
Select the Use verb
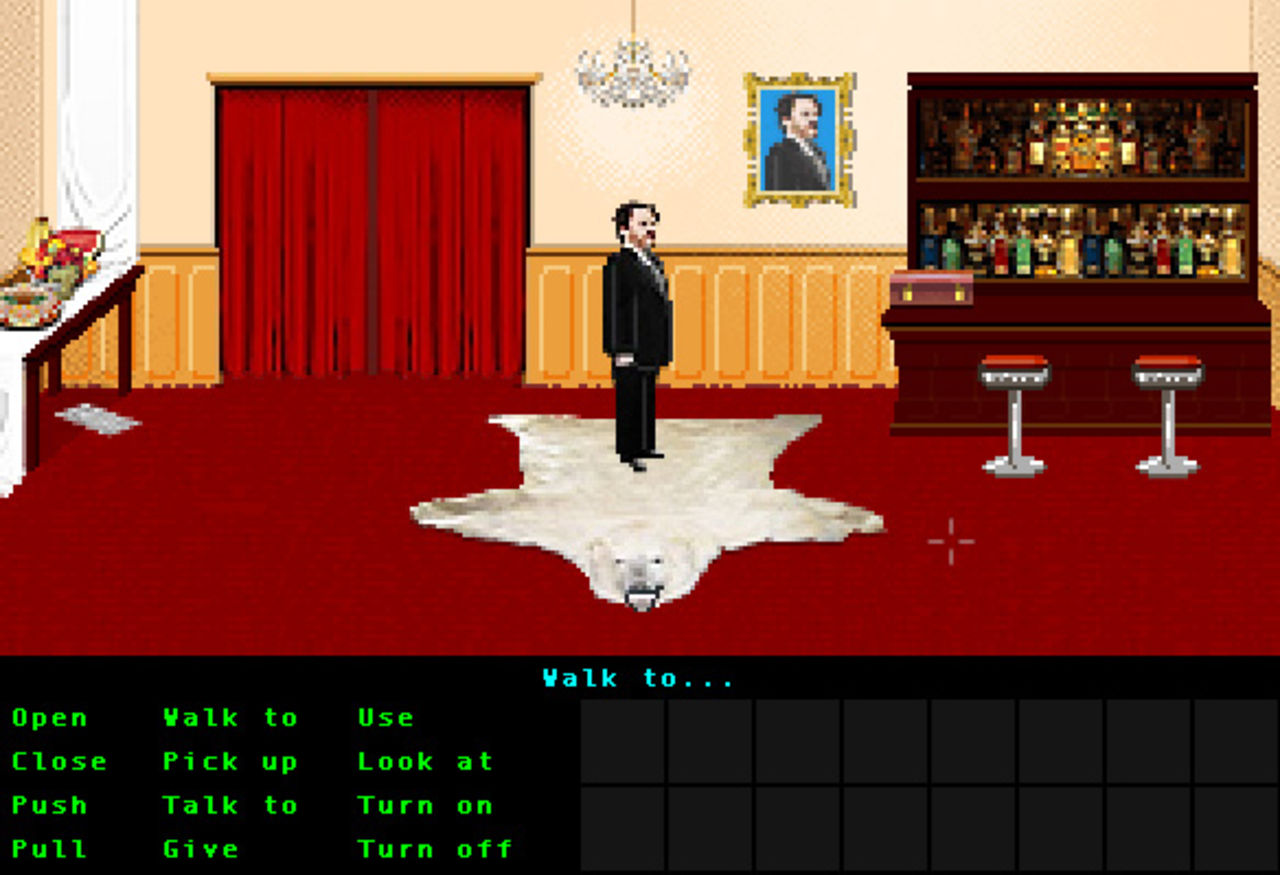tap(385, 718)
